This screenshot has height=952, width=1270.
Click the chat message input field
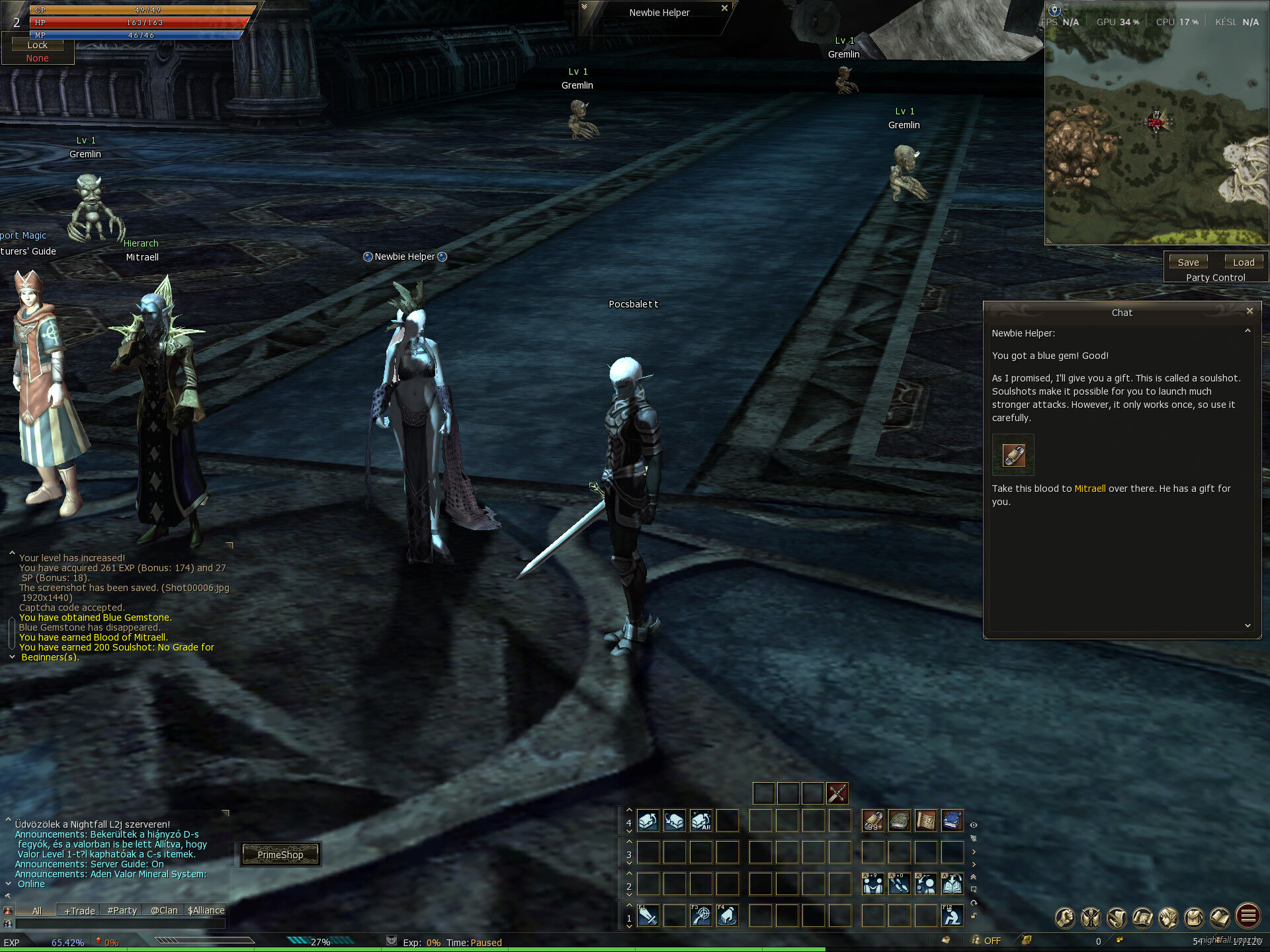pos(119,924)
